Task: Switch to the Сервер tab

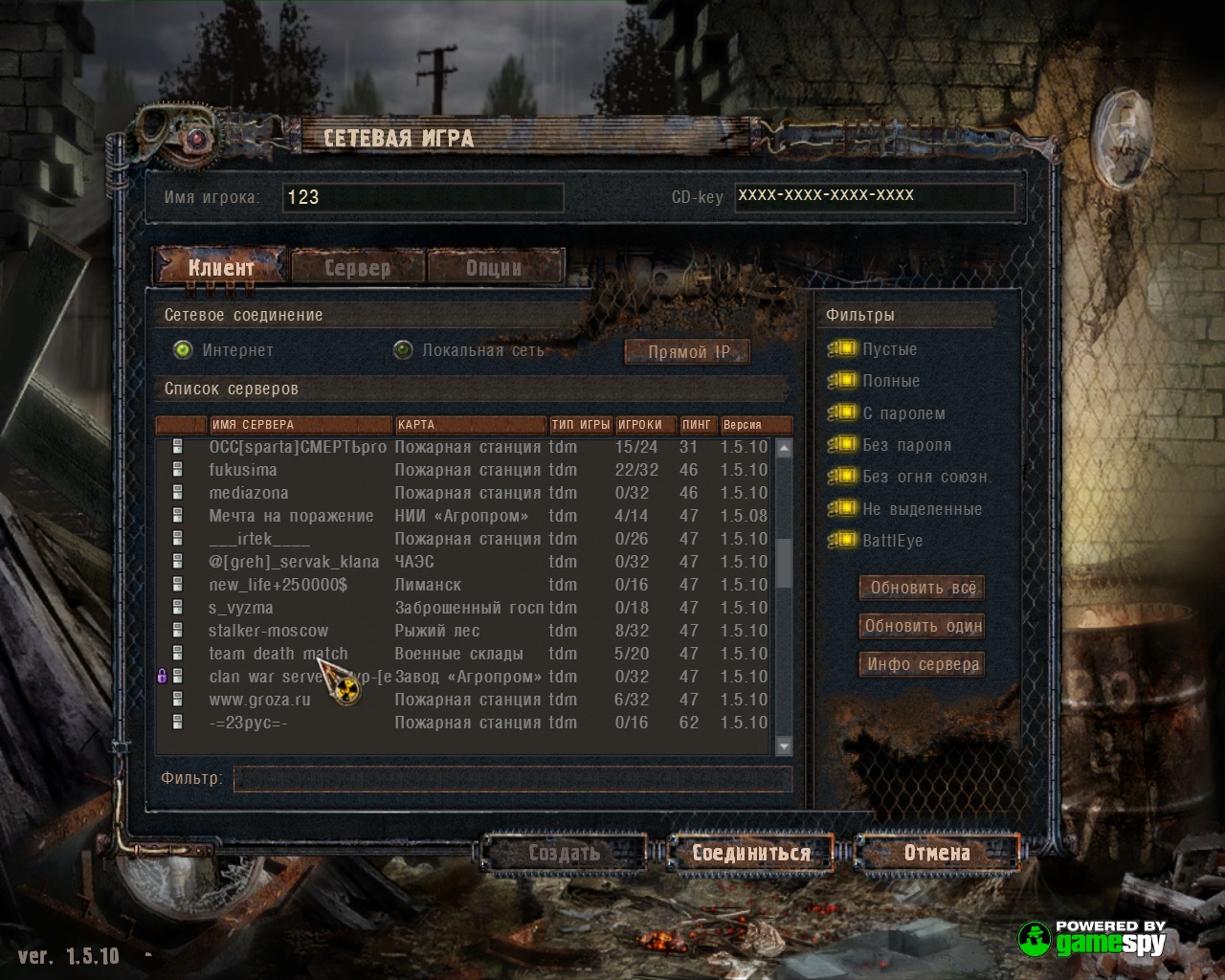Action: [x=357, y=268]
